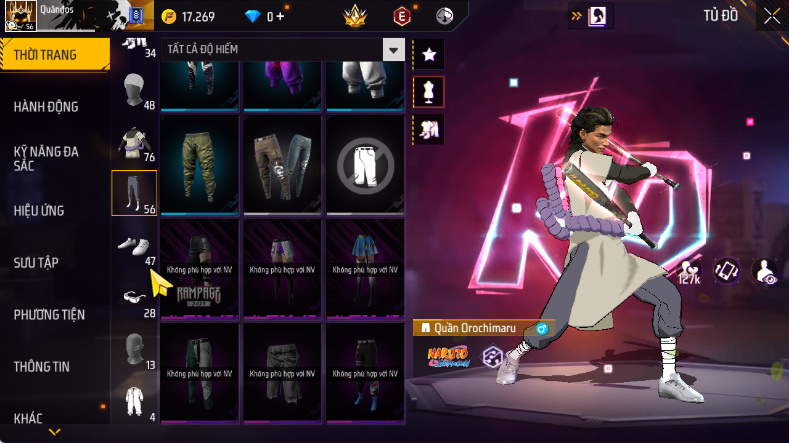Pick the olive green cargo pants
The image size is (789, 443).
coord(200,163)
